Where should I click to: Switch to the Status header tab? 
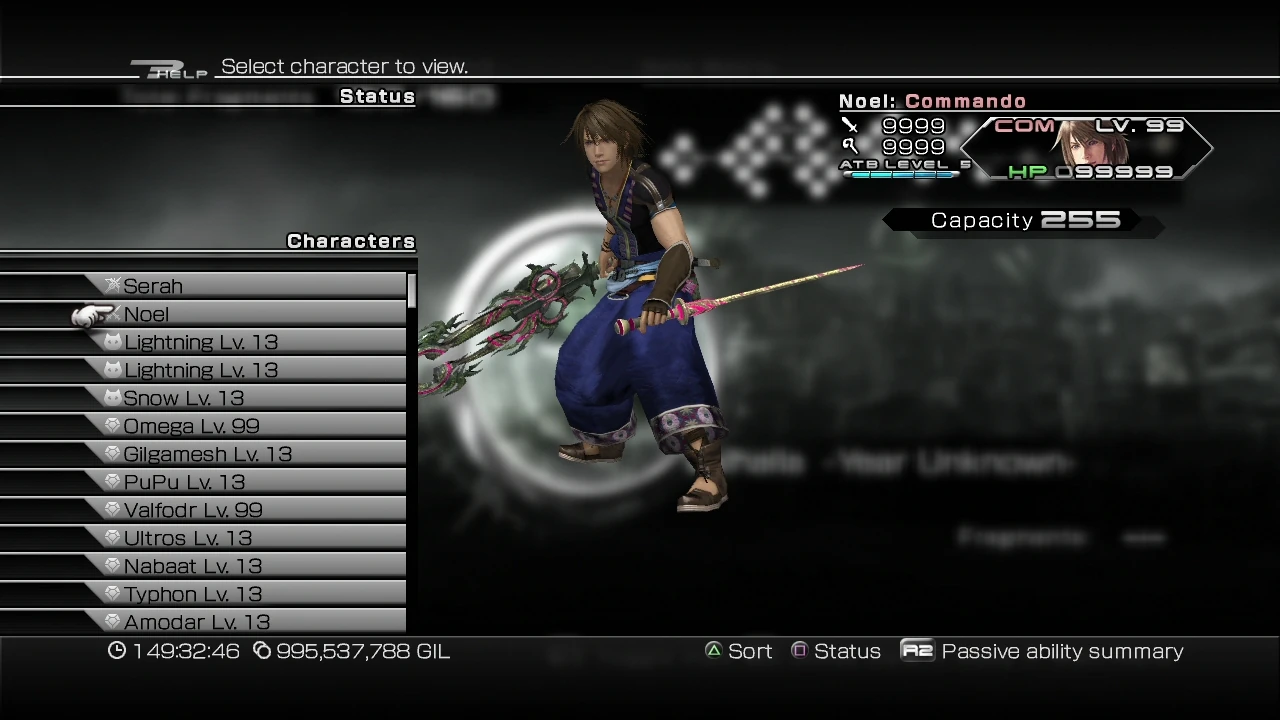click(x=377, y=96)
